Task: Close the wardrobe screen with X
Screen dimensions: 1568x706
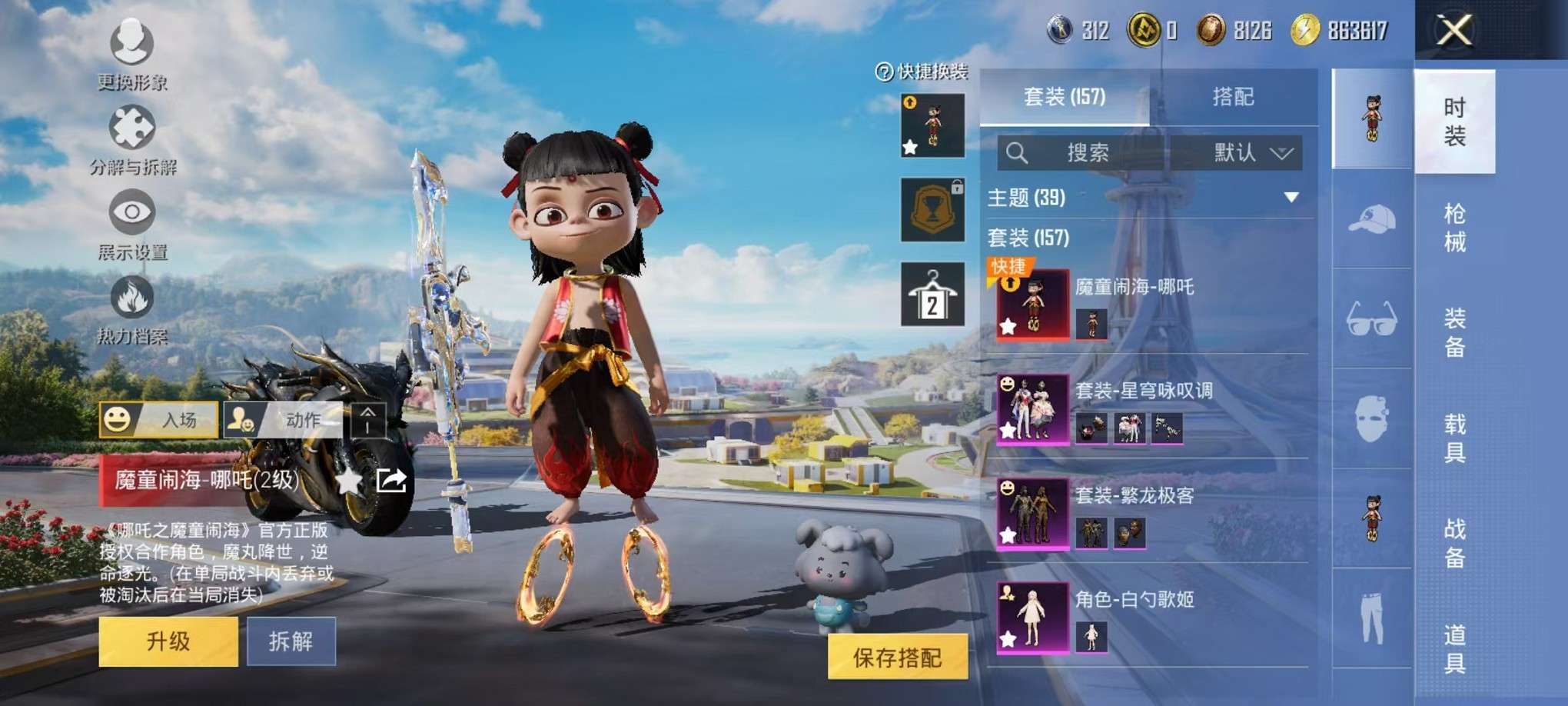Action: click(1454, 31)
